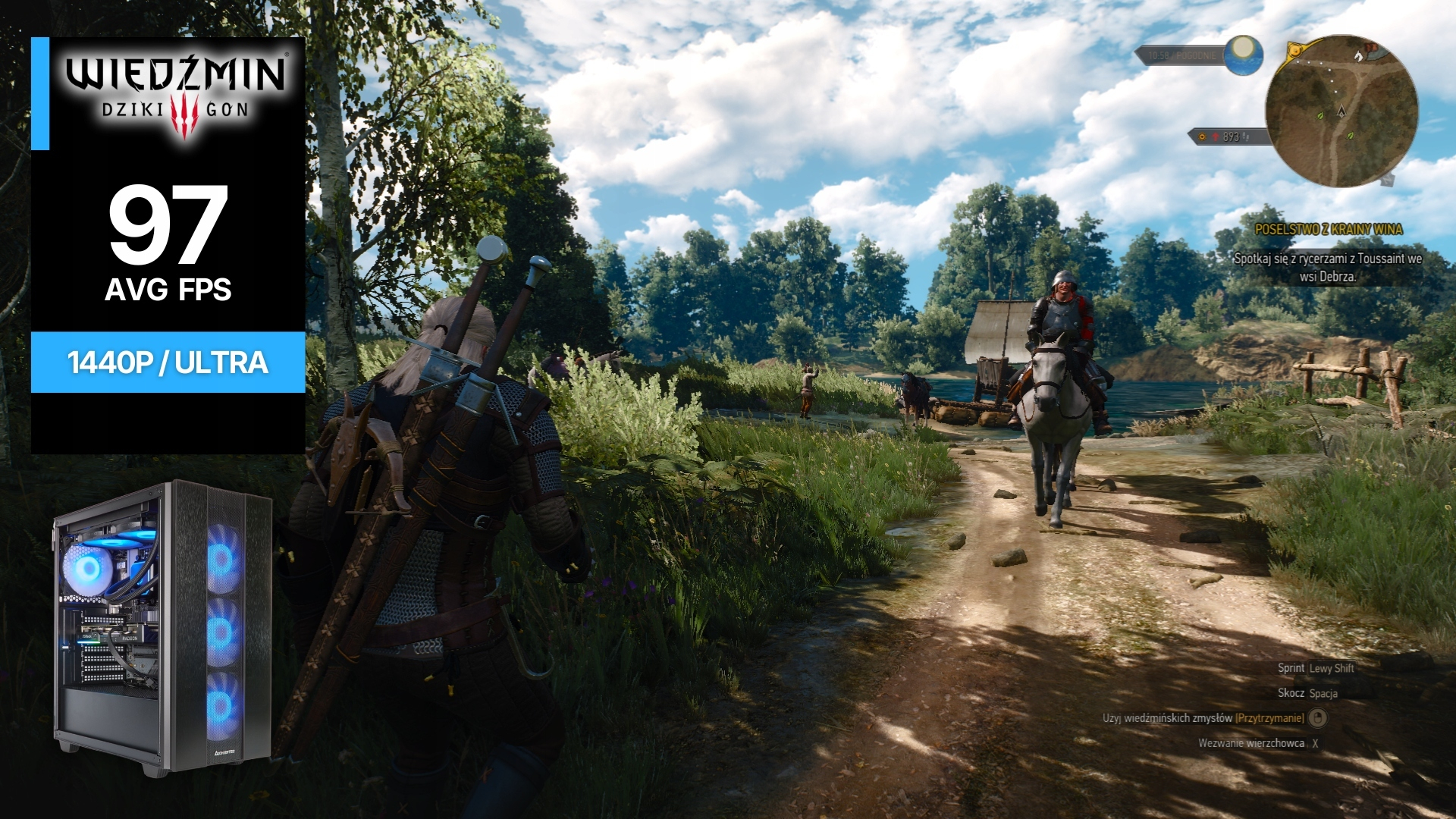Select the 1440P / ULTRA banner
1456x819 pixels.
(x=168, y=362)
